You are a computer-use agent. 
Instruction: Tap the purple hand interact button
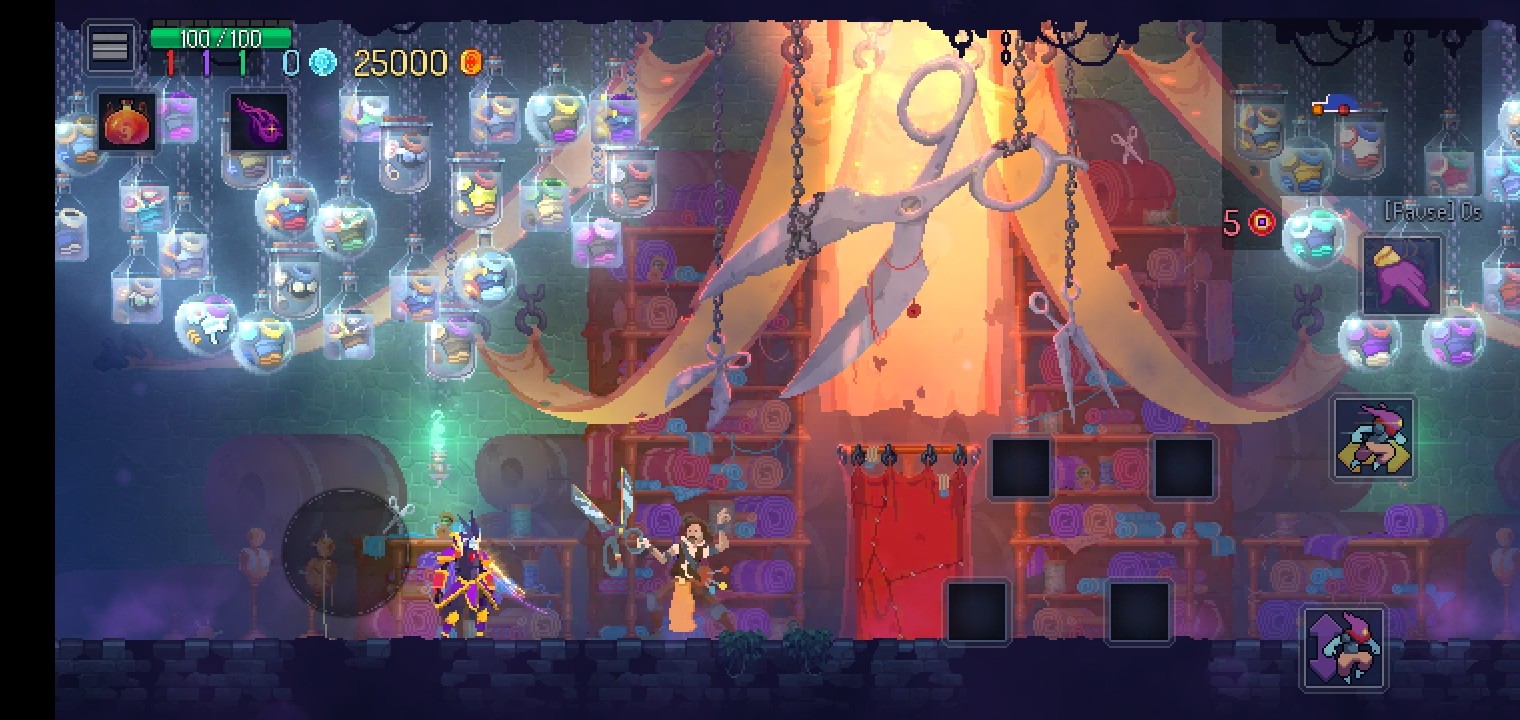coord(1402,277)
